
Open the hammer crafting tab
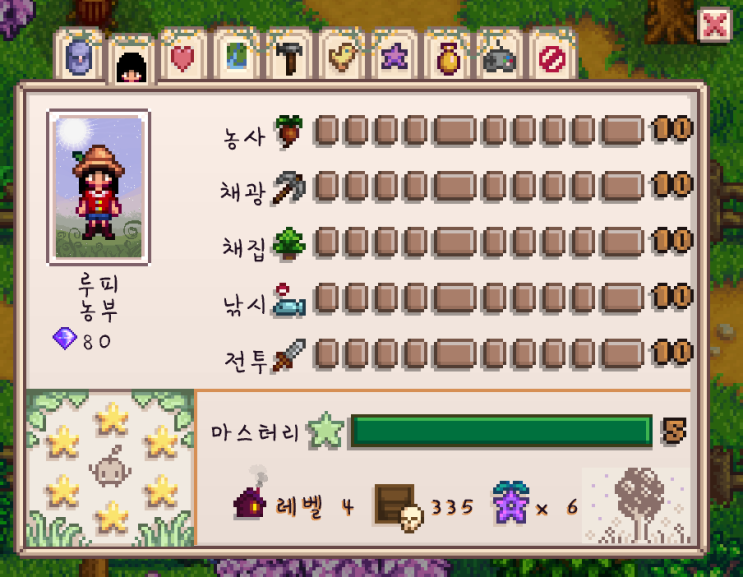point(289,59)
